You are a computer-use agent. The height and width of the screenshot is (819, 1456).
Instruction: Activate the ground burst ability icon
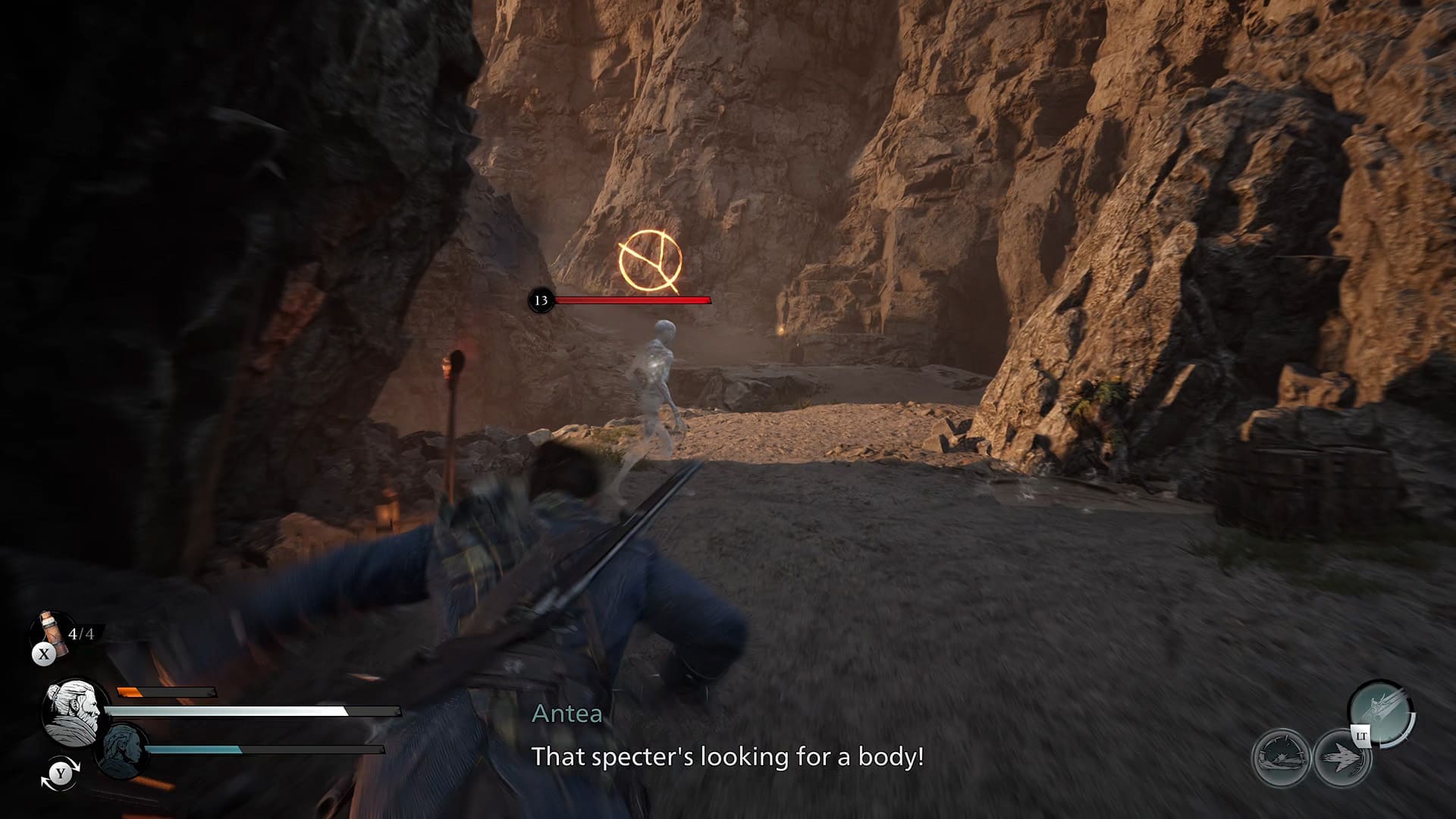point(1282,757)
